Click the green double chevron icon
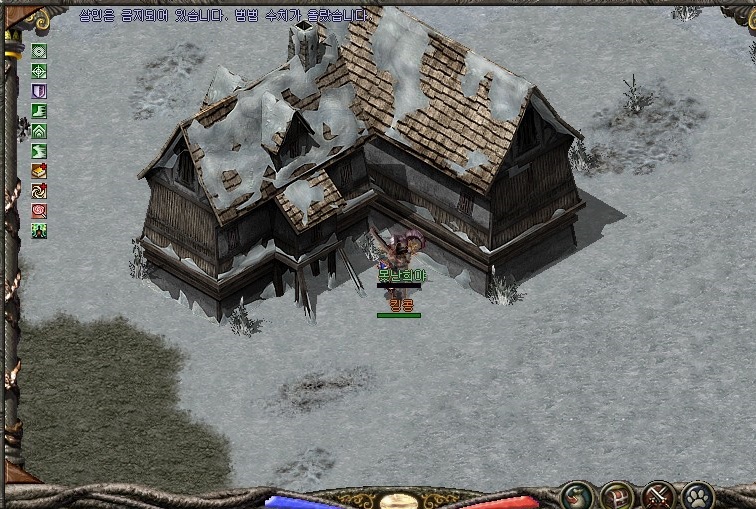 [x=40, y=131]
